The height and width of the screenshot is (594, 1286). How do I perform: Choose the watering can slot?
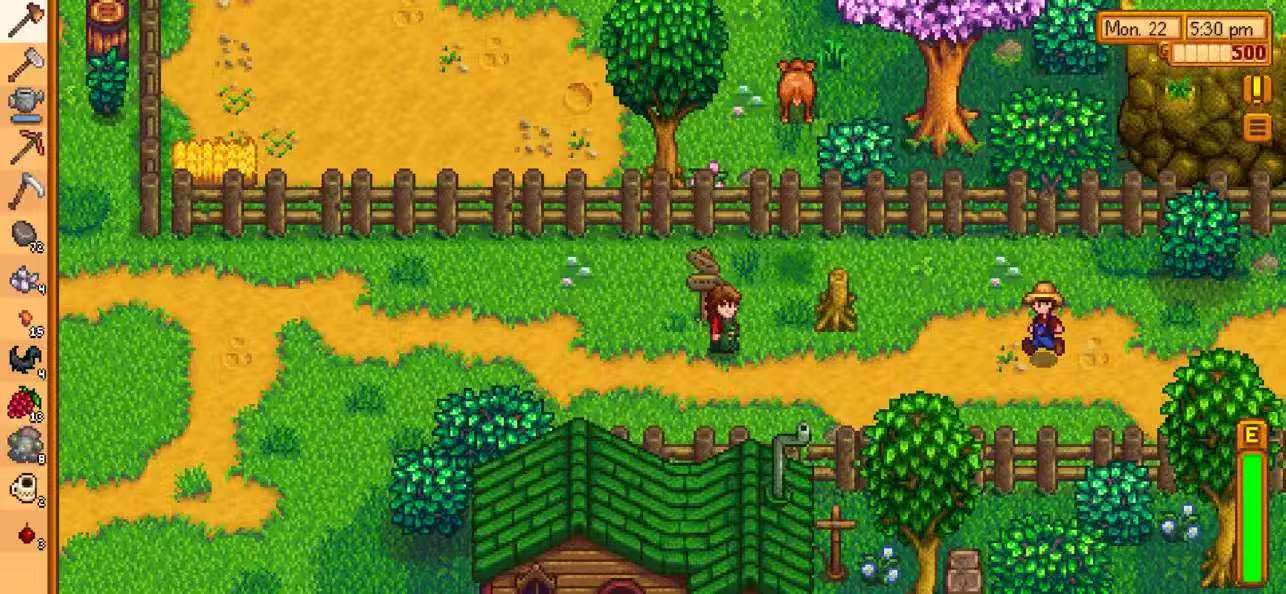point(25,103)
